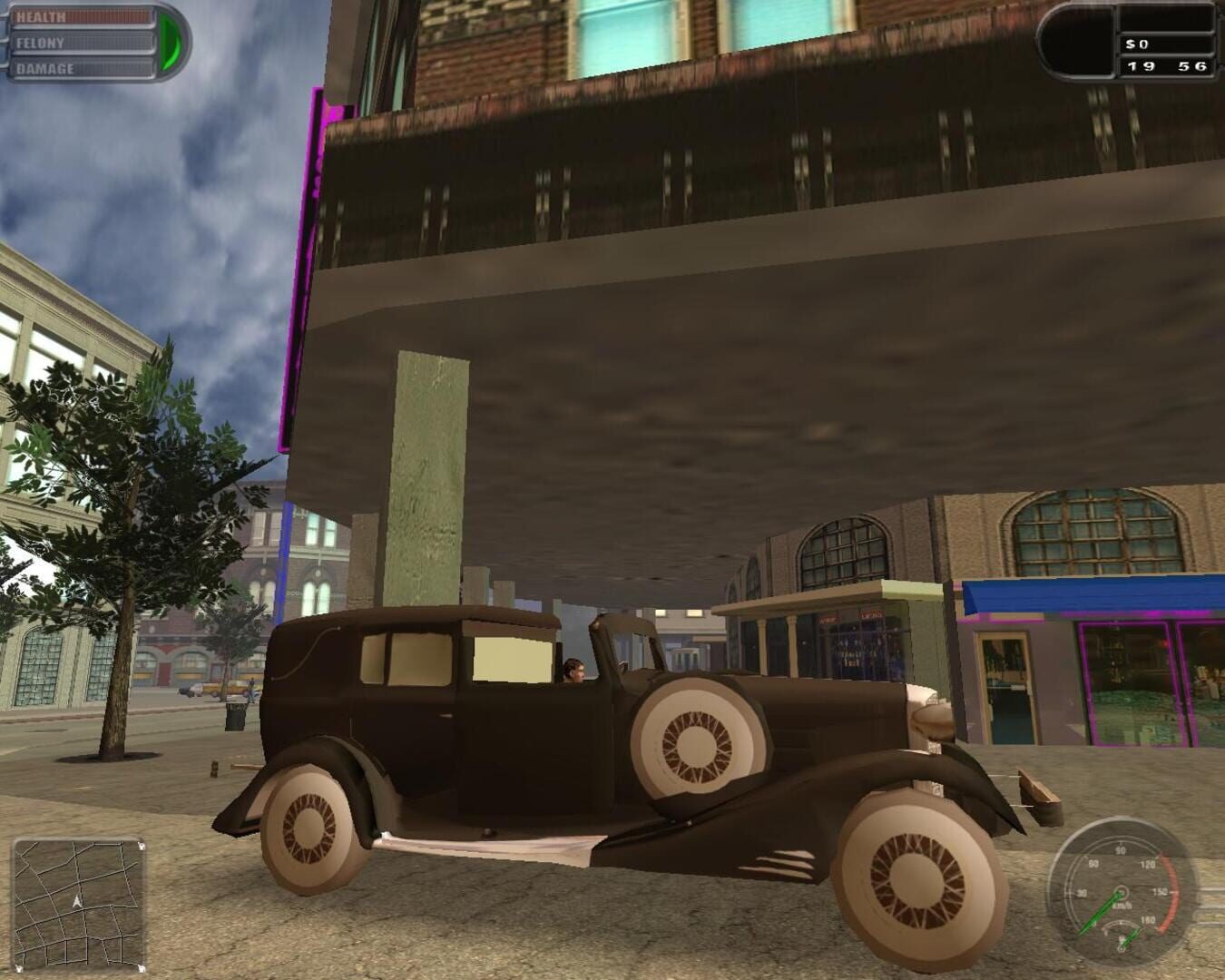The image size is (1225, 980).
Task: Click the small fuel needle below the speedometer
Action: click(x=1128, y=937)
